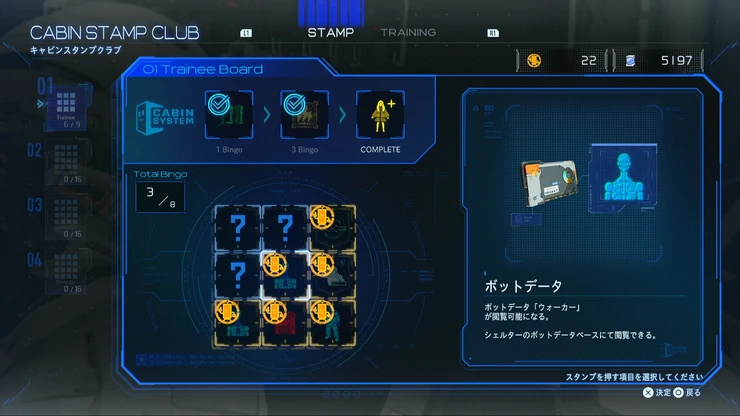The width and height of the screenshot is (740, 416).
Task: Choose board 04 in the side list
Action: [67, 272]
